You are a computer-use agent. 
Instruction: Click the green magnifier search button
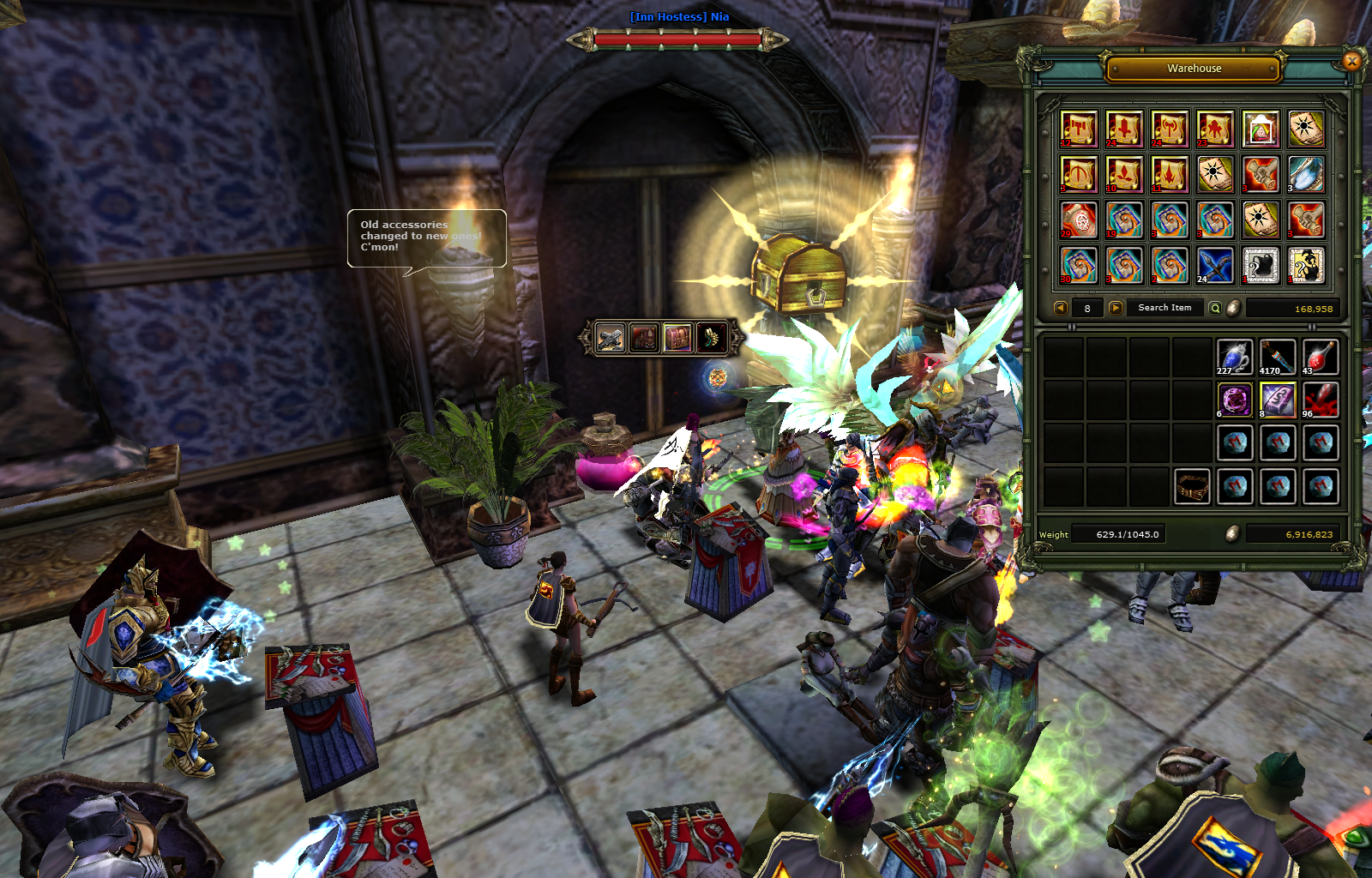pyautogui.click(x=1215, y=308)
